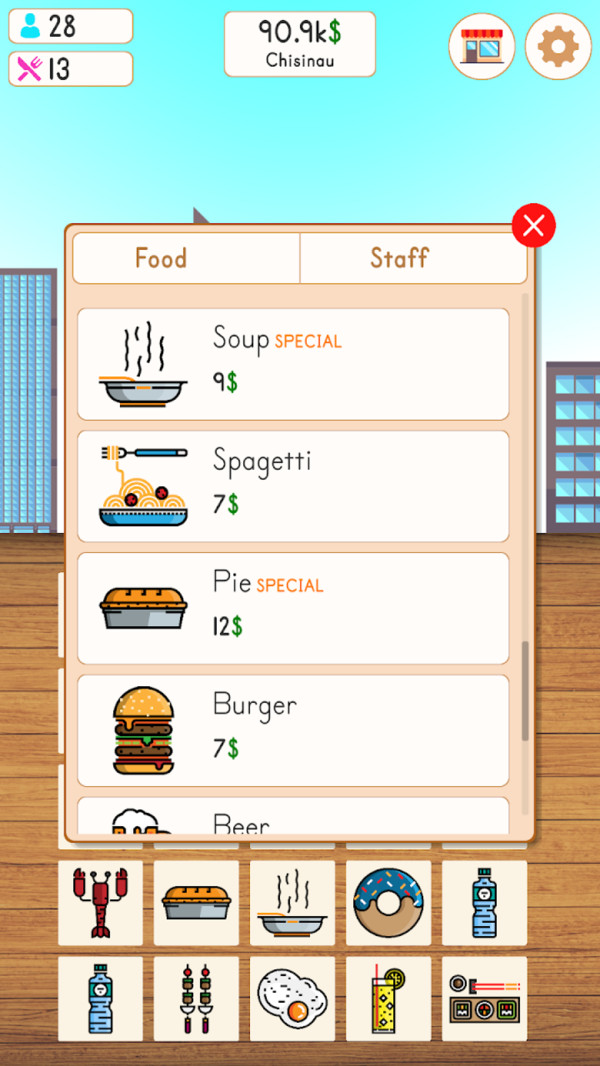Select the fried egg tile
The width and height of the screenshot is (600, 1066).
coord(292,998)
